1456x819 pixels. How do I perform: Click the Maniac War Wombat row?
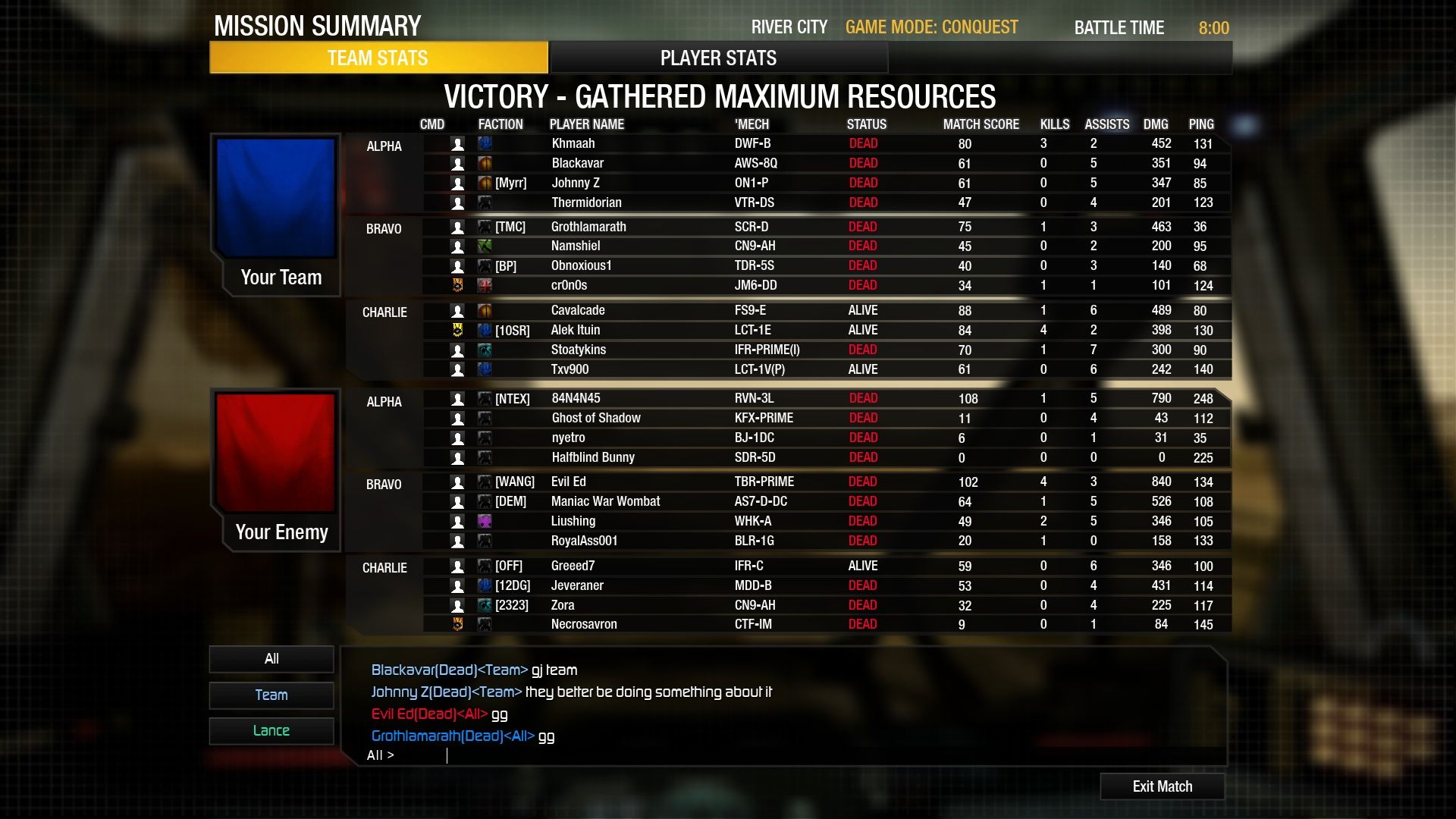(x=605, y=501)
